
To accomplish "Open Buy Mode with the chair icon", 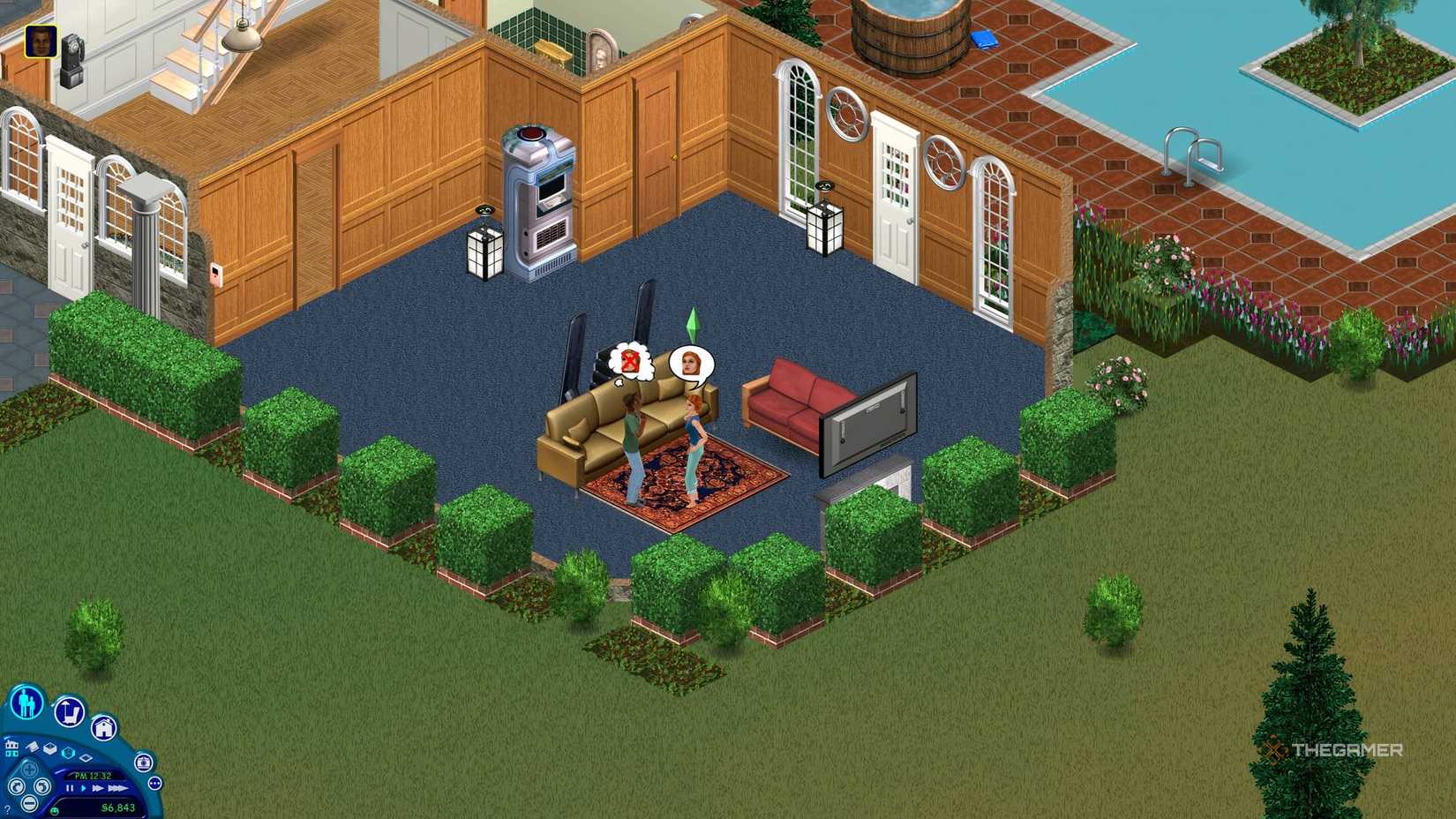I will (70, 712).
